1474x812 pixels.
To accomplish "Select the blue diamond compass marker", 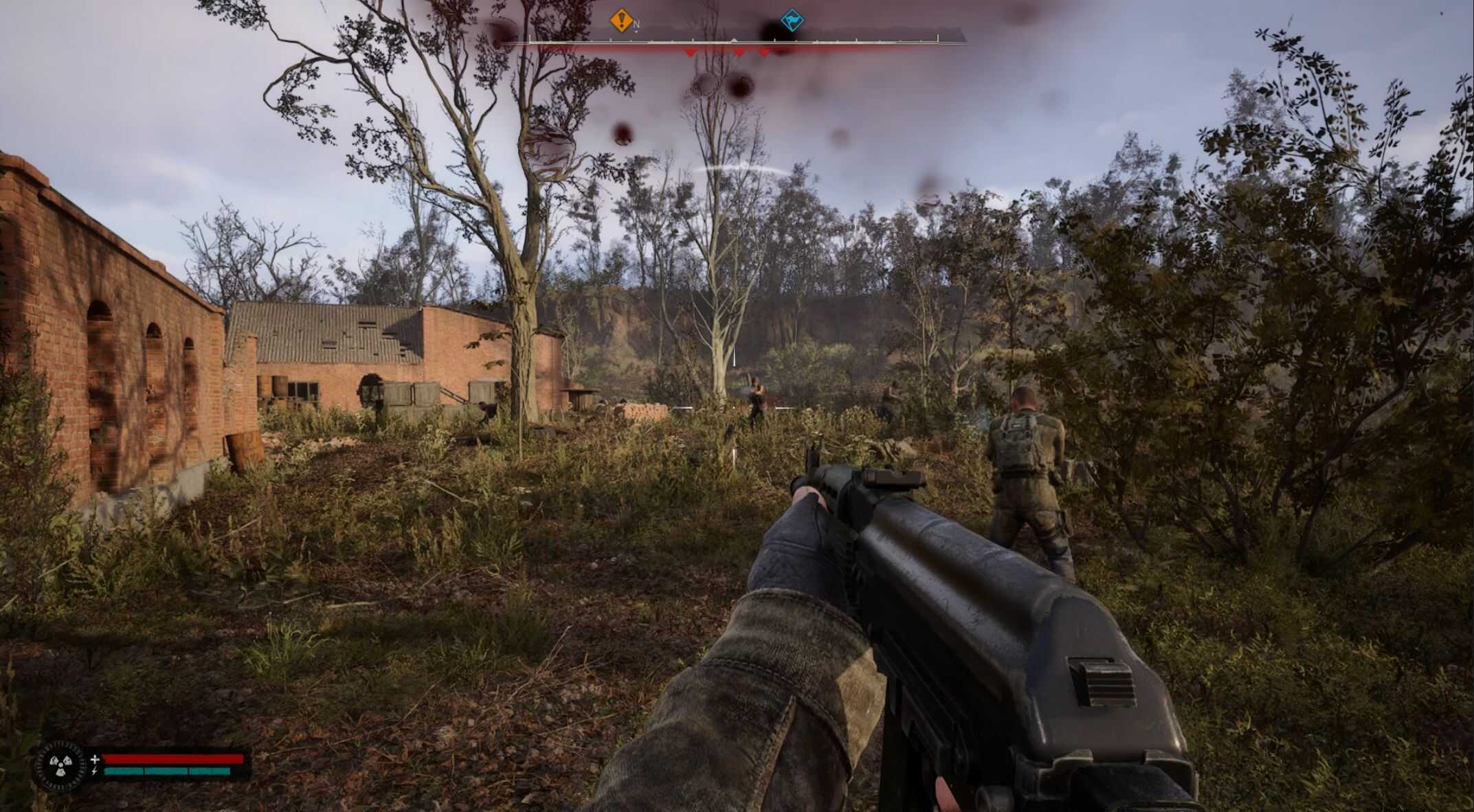I will (792, 20).
